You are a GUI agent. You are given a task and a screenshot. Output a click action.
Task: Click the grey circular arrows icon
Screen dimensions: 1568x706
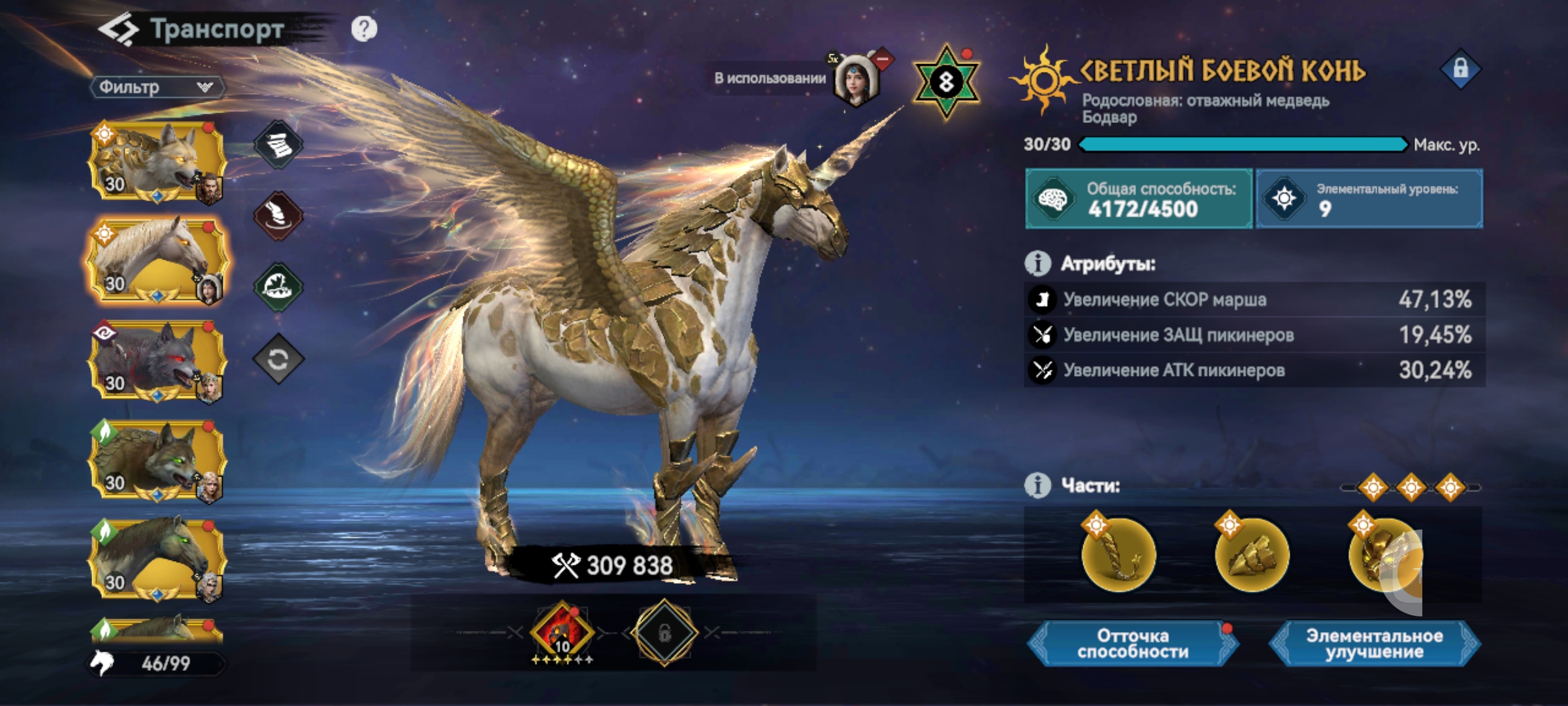[x=278, y=359]
